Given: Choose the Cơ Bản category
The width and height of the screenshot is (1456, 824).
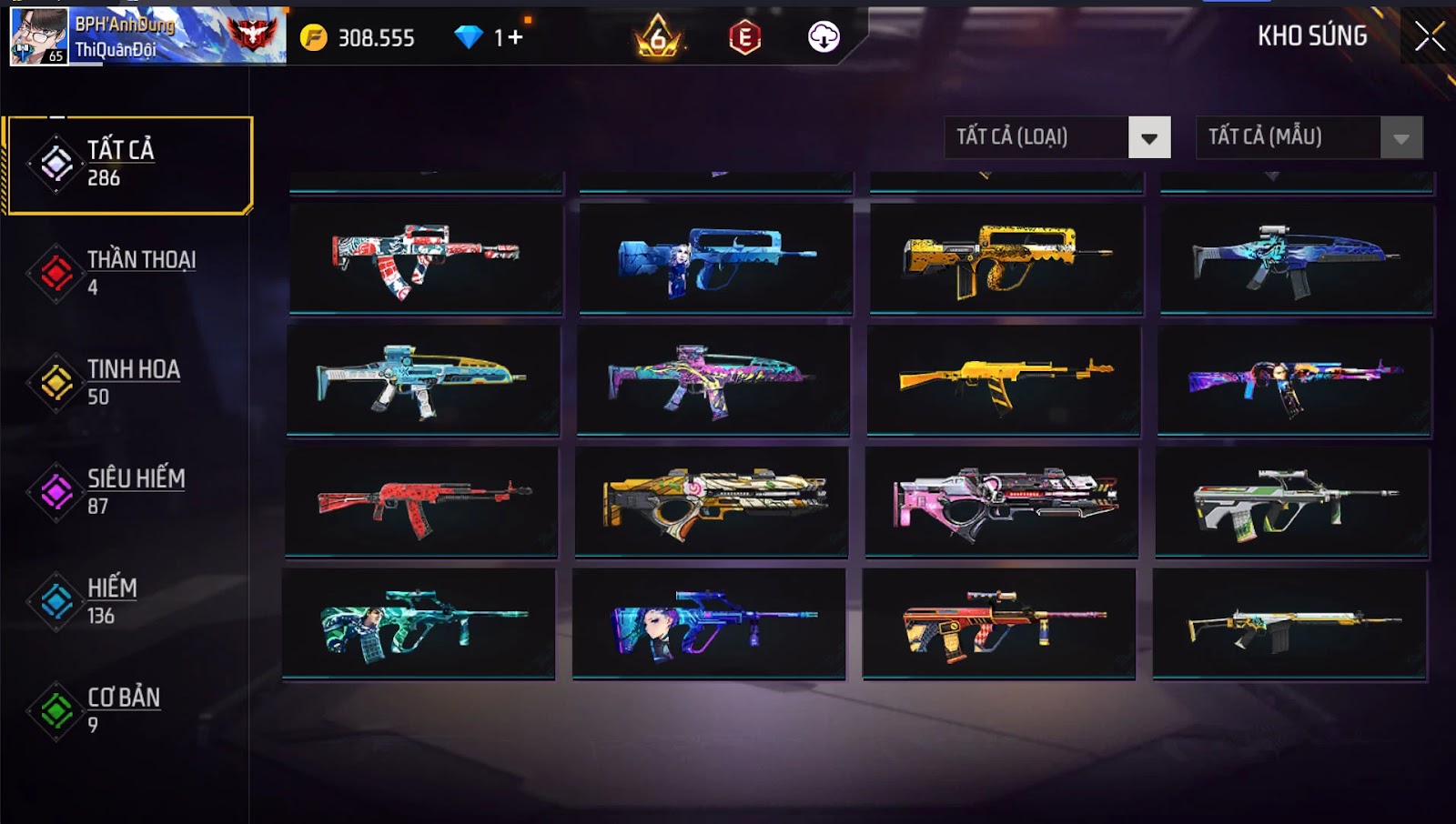Looking at the screenshot, I should point(128,710).
